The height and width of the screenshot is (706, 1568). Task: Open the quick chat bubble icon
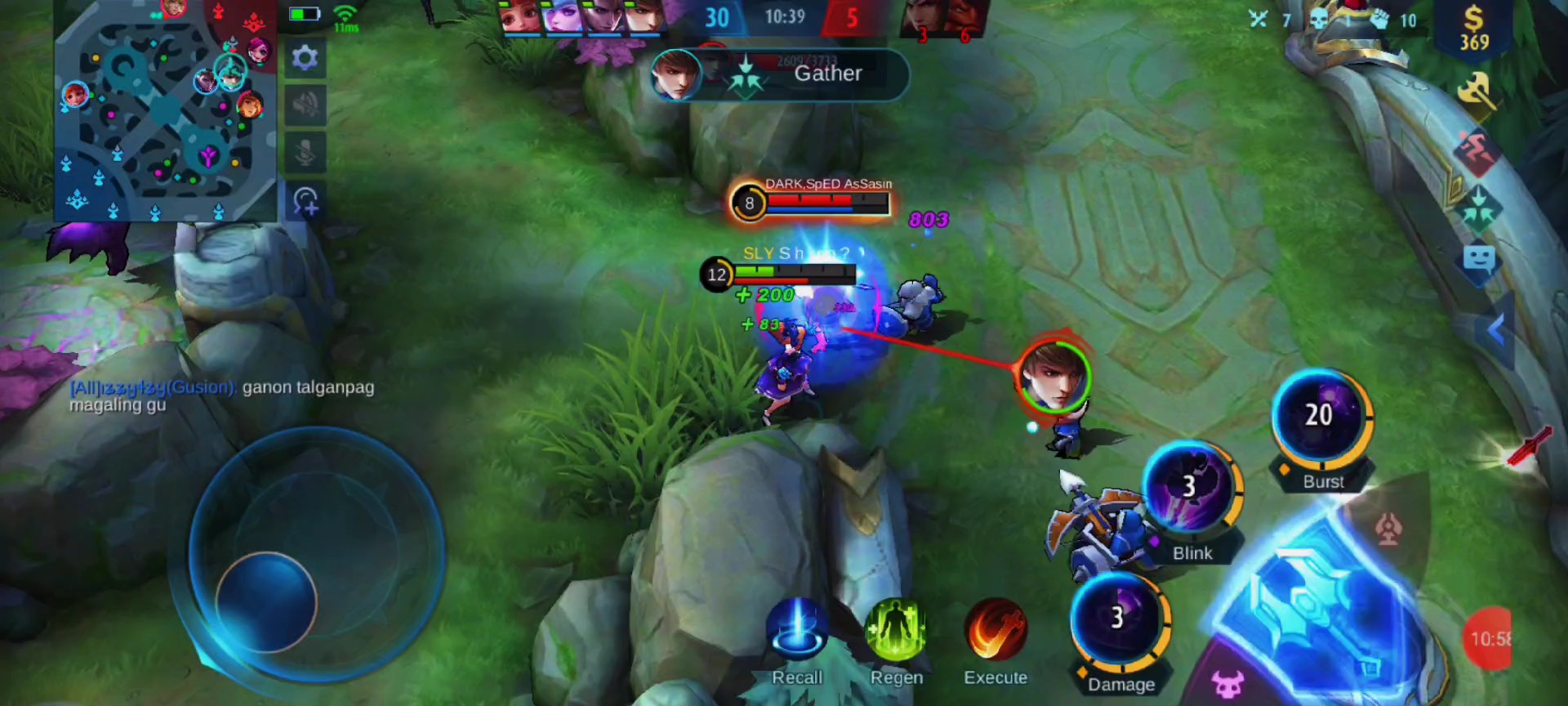[x=1478, y=261]
